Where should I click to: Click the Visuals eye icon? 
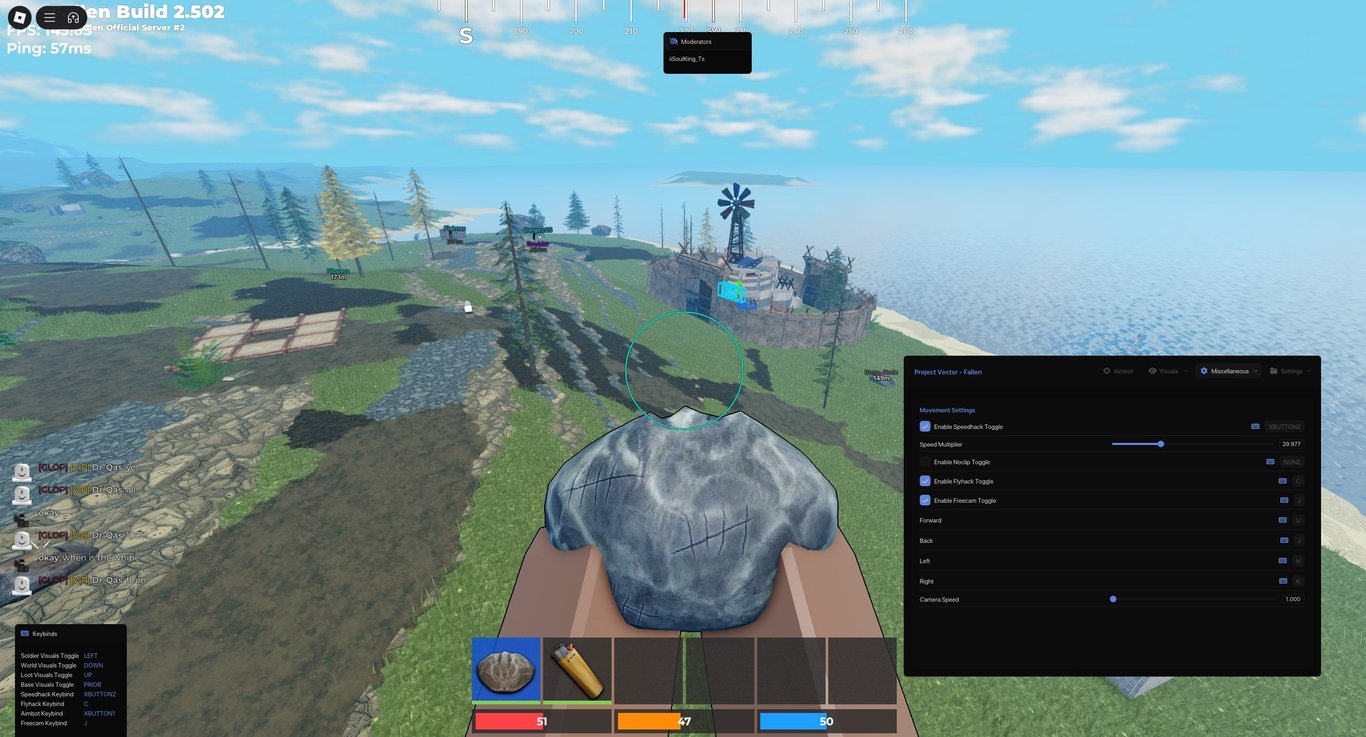coord(1152,370)
